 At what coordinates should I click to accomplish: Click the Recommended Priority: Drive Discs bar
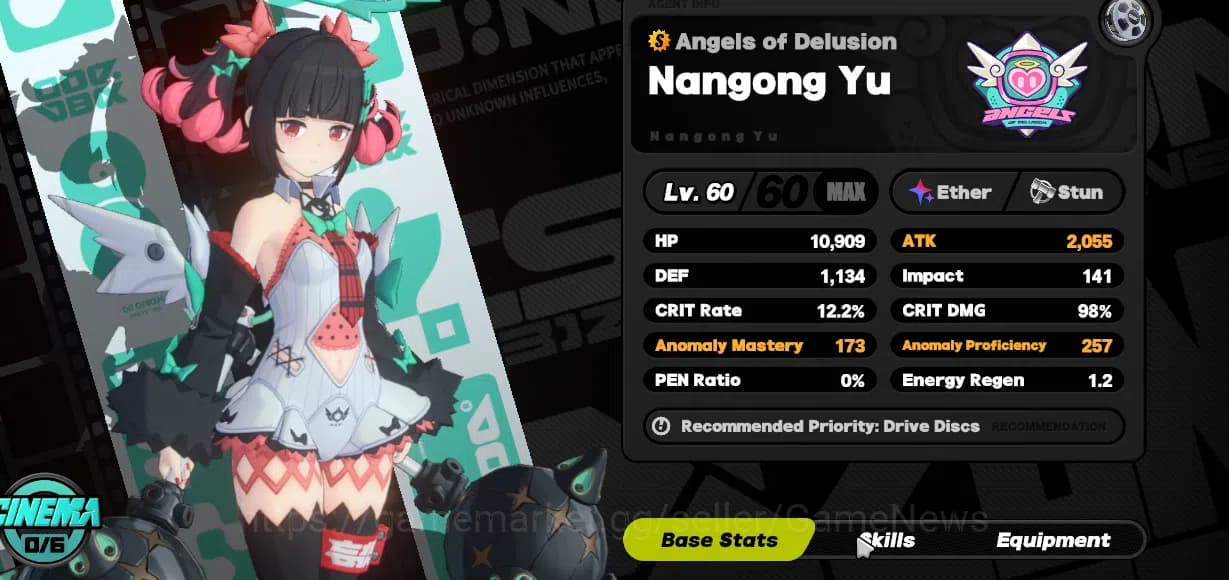[x=883, y=426]
